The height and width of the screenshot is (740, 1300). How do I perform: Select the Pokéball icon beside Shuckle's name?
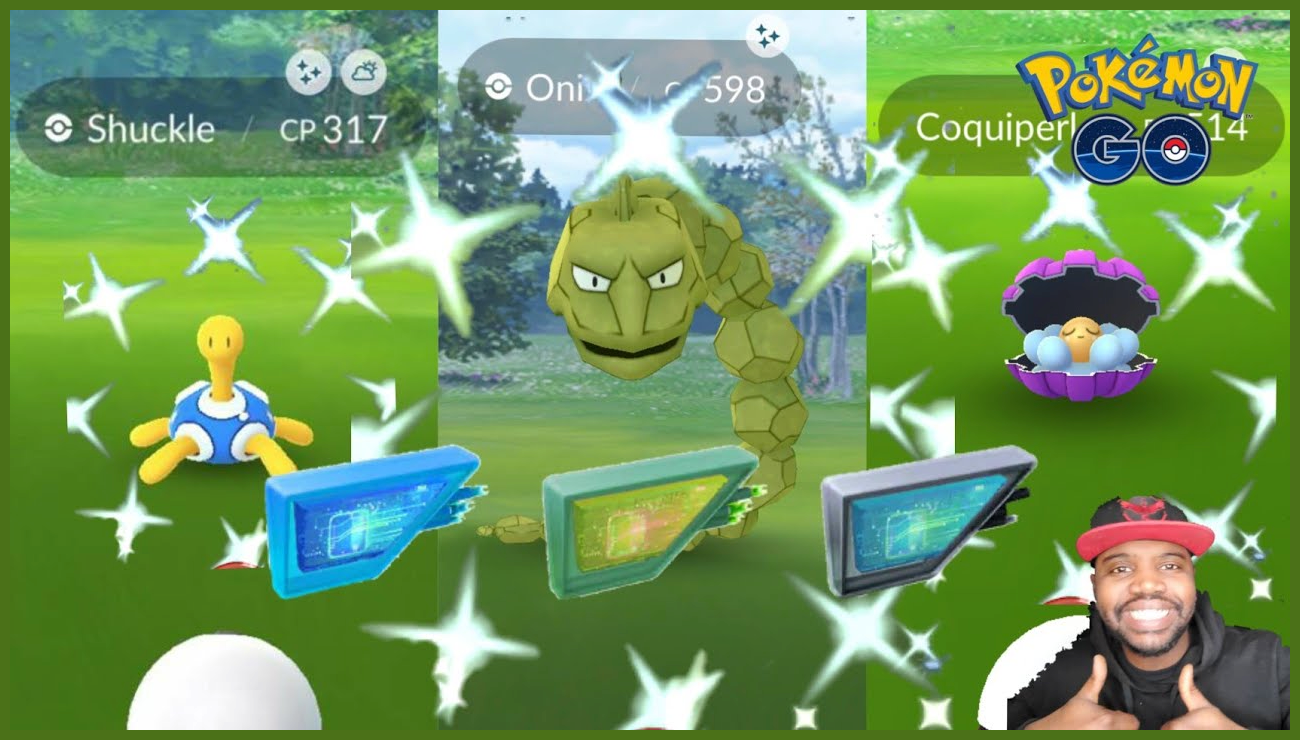tap(60, 127)
